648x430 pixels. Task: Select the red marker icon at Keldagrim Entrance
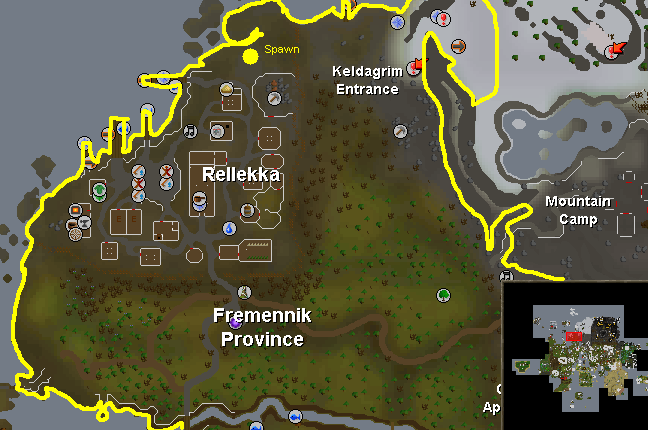[414, 68]
